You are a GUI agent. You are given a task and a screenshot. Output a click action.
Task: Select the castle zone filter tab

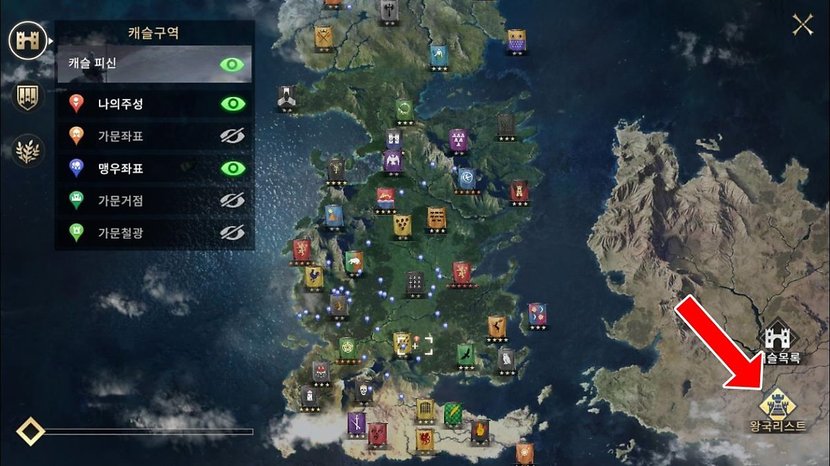coord(29,40)
